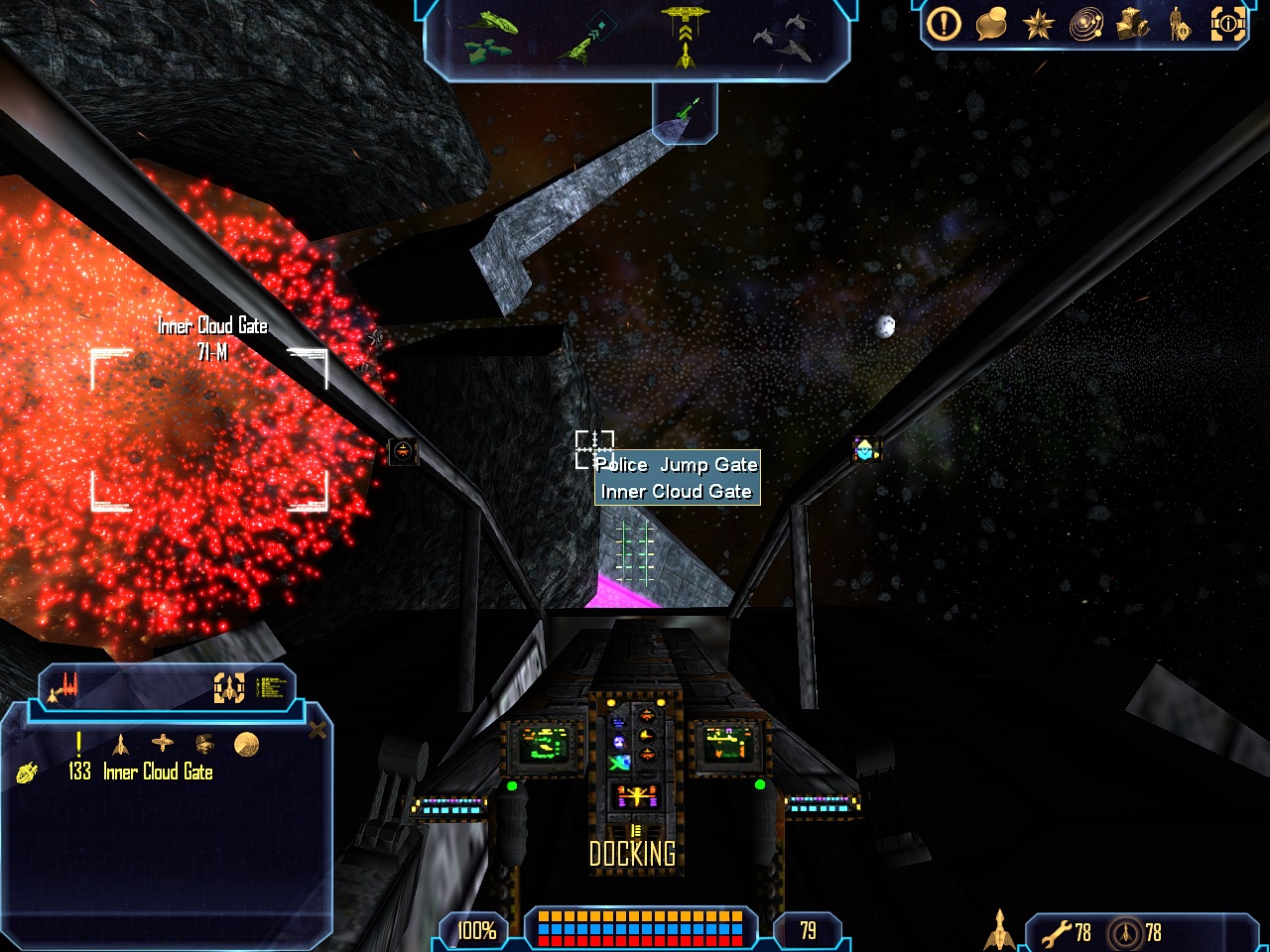Open the mission log exclamation icon
This screenshot has width=1270, height=952.
(944, 24)
